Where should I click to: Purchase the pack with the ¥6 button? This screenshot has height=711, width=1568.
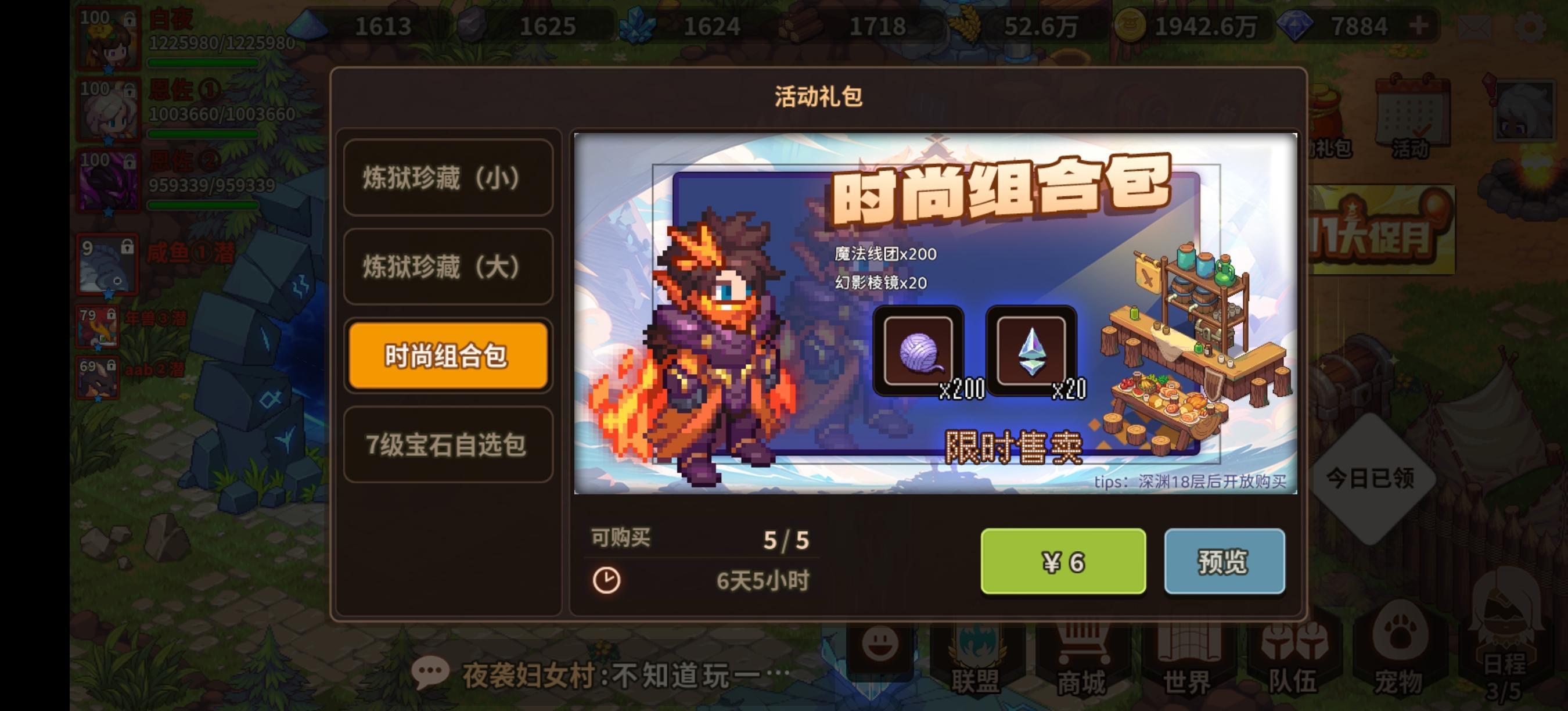(x=1064, y=561)
